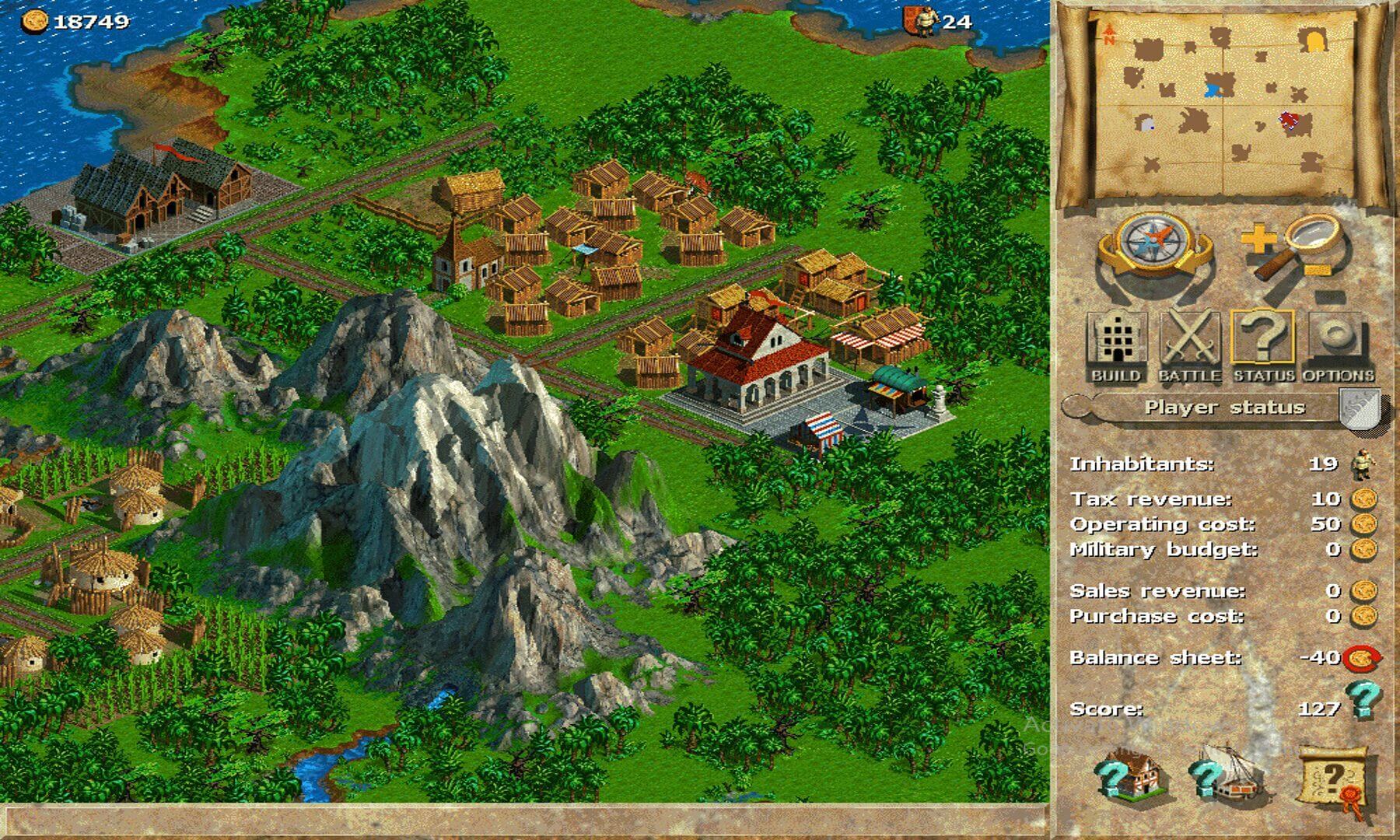Zoom in with the magnifier plus sign
The width and height of the screenshot is (1400, 840).
tap(1257, 239)
